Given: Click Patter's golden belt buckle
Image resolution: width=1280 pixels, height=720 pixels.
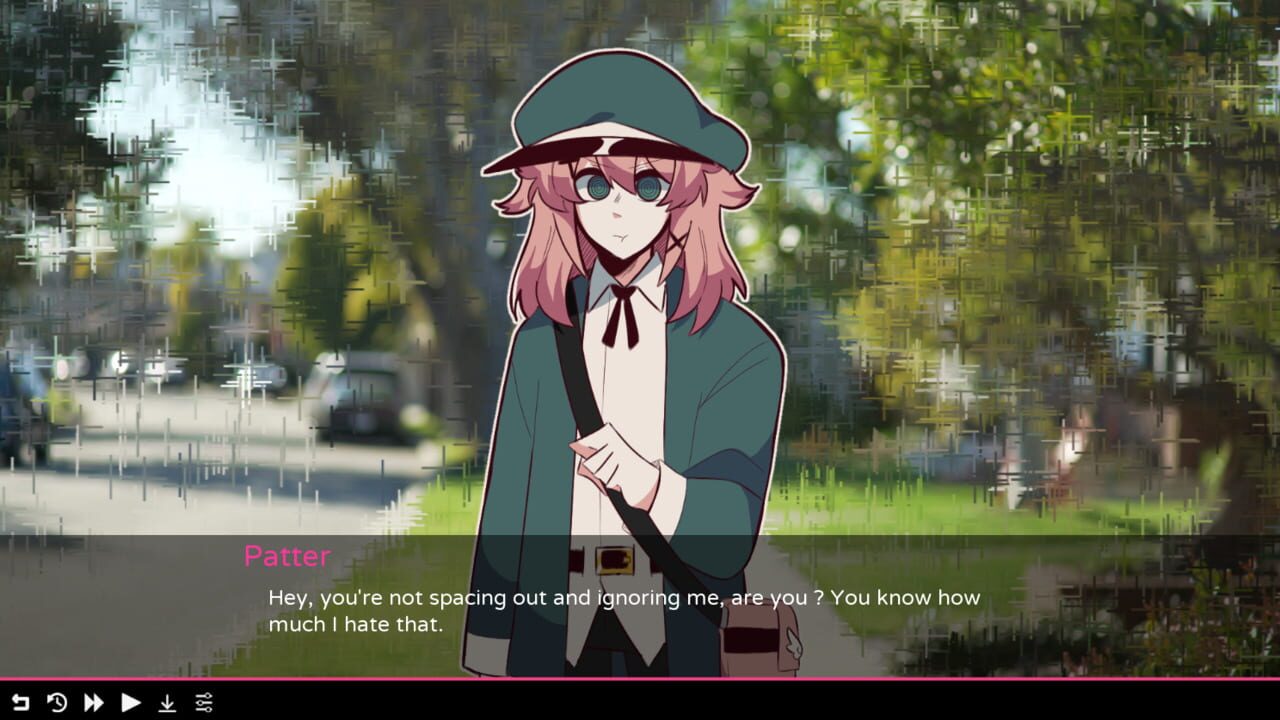Looking at the screenshot, I should (617, 562).
